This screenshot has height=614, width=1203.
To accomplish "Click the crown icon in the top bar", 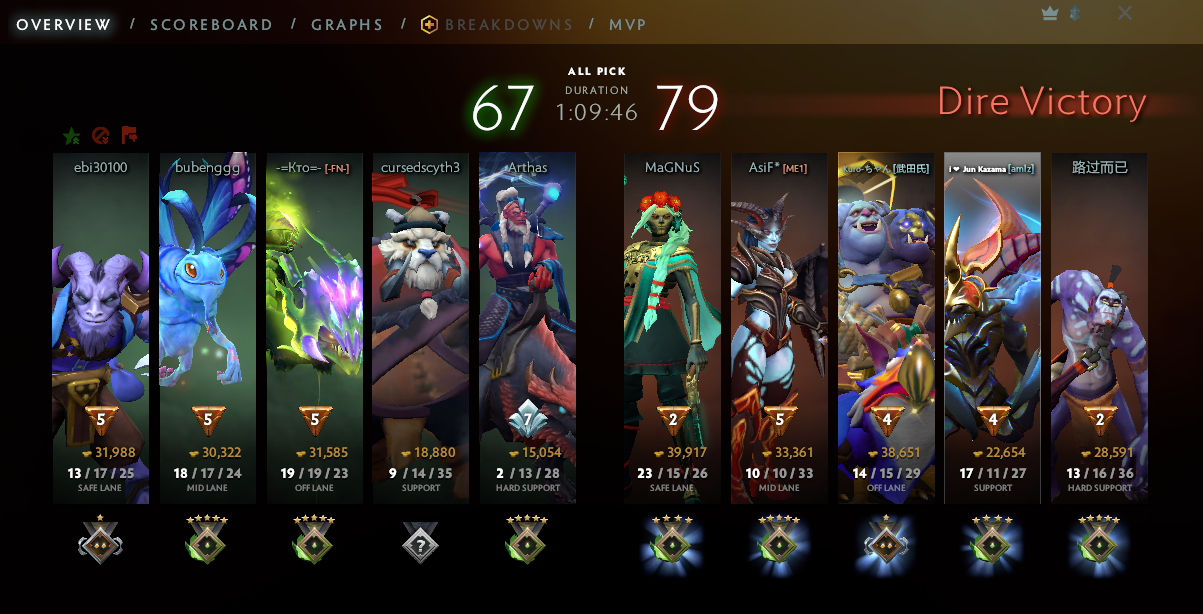I will (x=1049, y=13).
